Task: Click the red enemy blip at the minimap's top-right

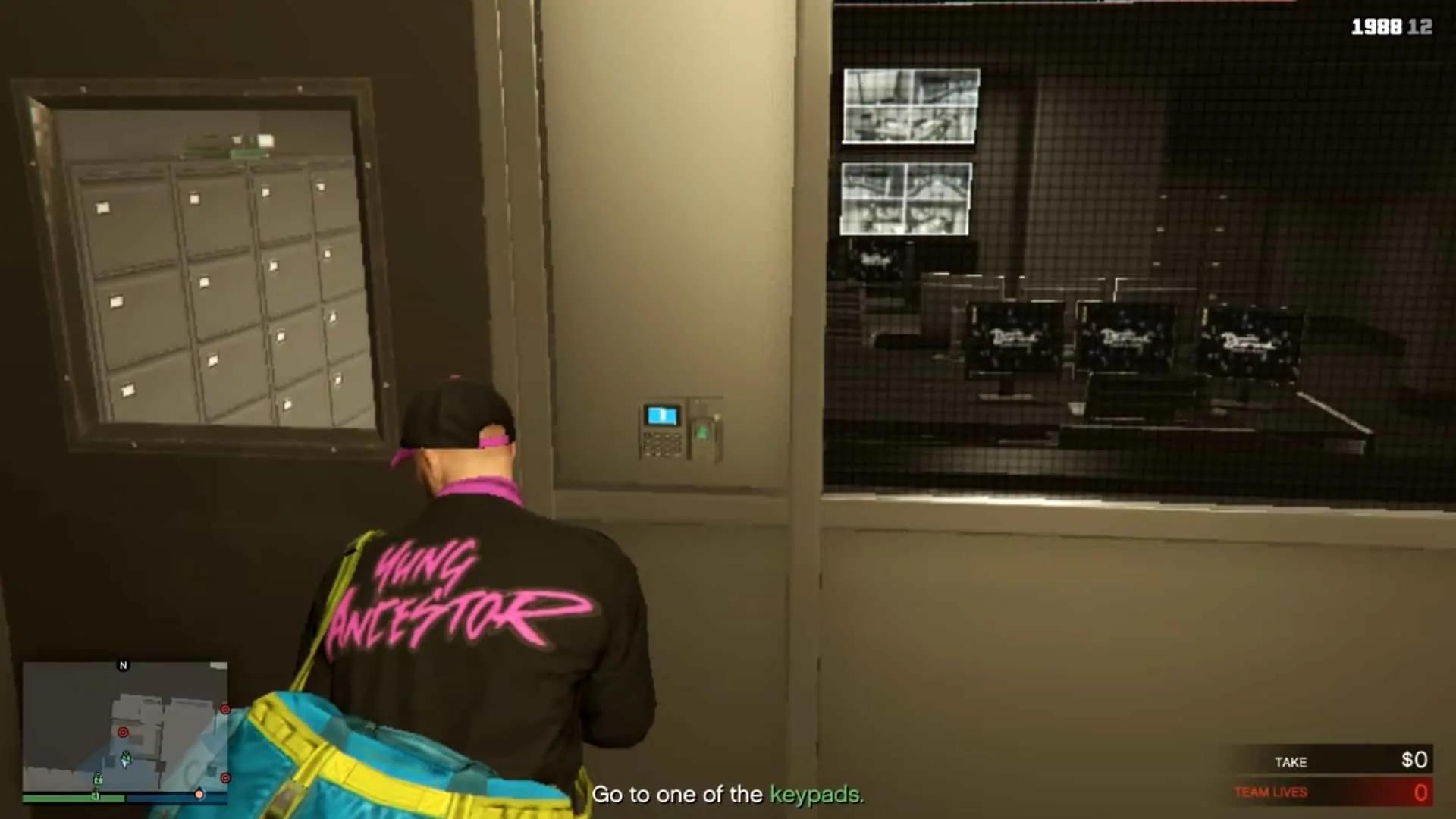Action: click(225, 709)
